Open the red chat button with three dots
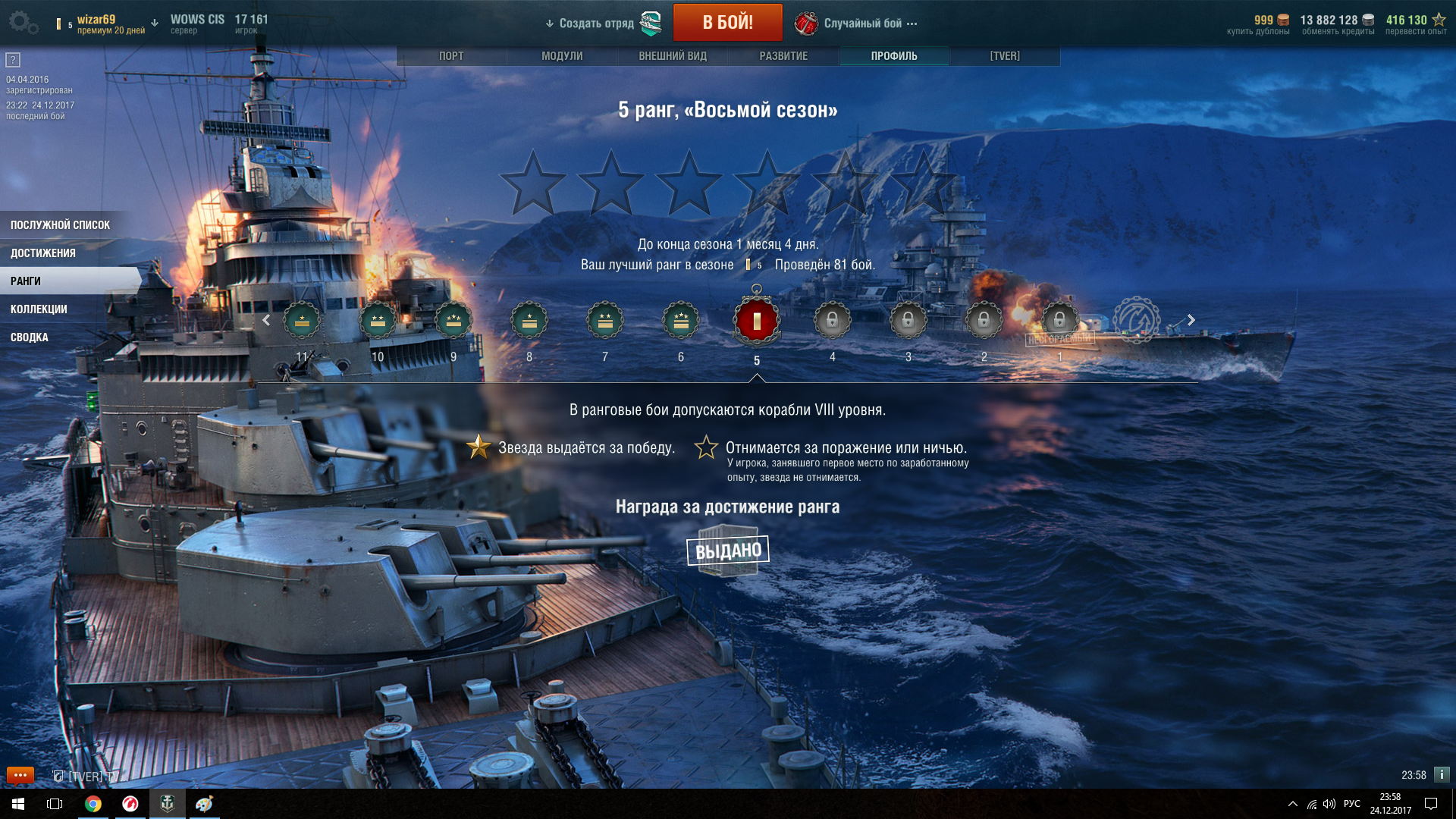 (20, 775)
